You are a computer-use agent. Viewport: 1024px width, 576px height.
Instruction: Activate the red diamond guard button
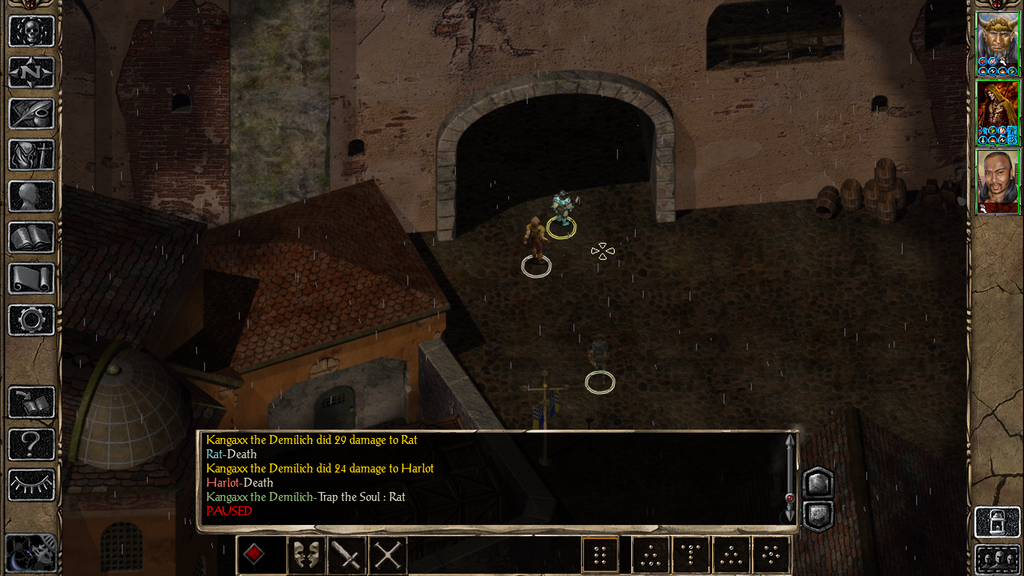point(256,555)
